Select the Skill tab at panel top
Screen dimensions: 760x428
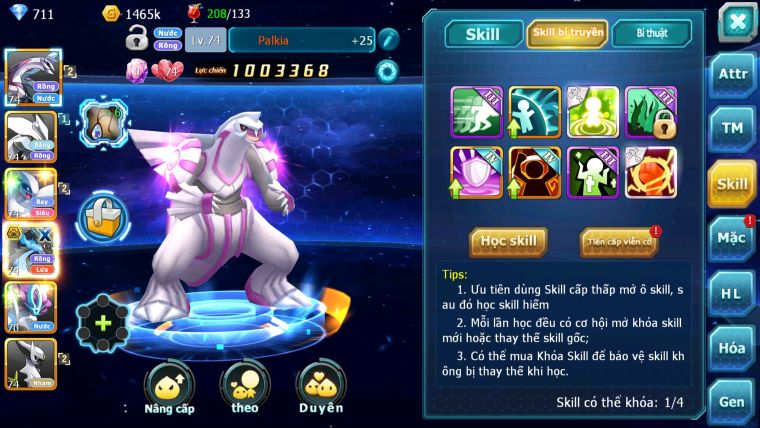point(483,34)
